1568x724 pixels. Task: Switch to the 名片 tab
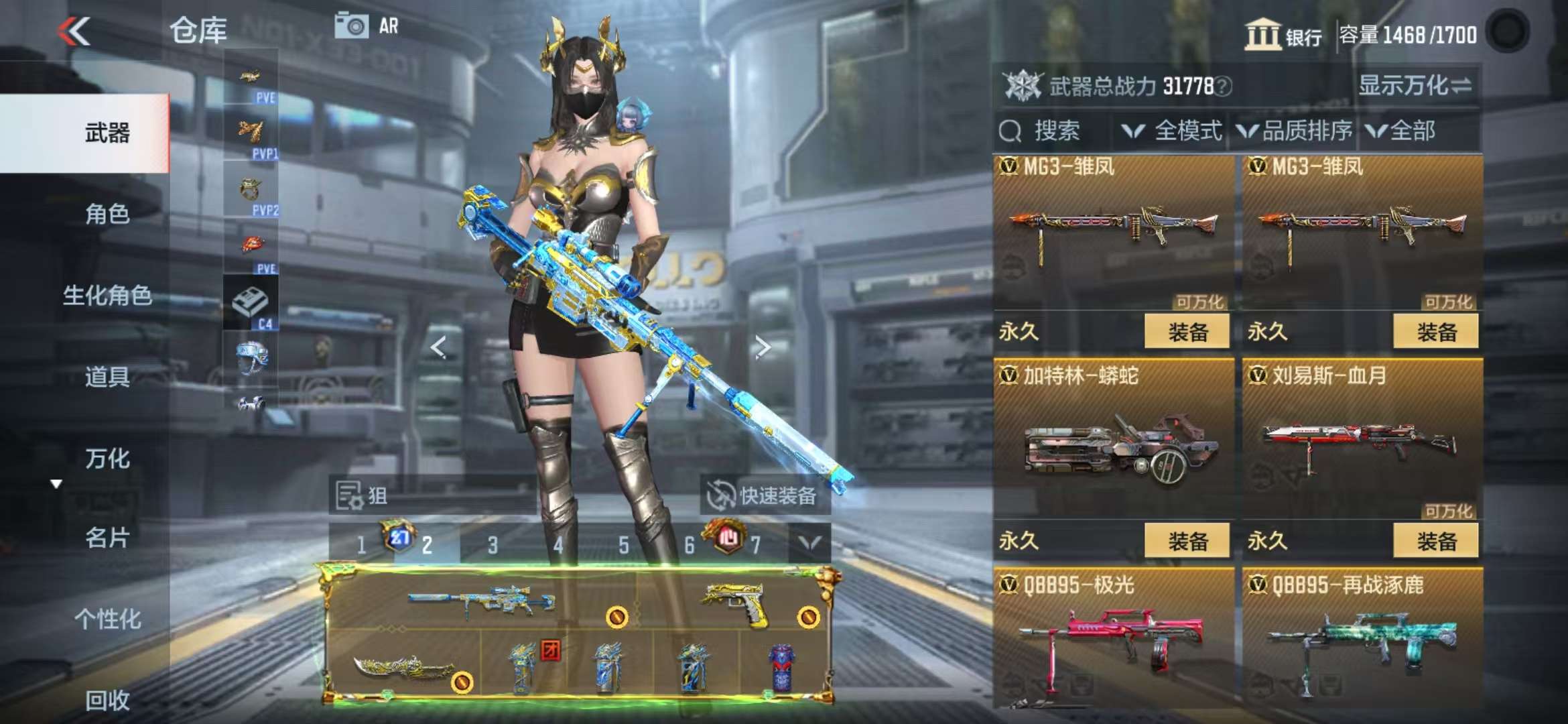point(107,538)
